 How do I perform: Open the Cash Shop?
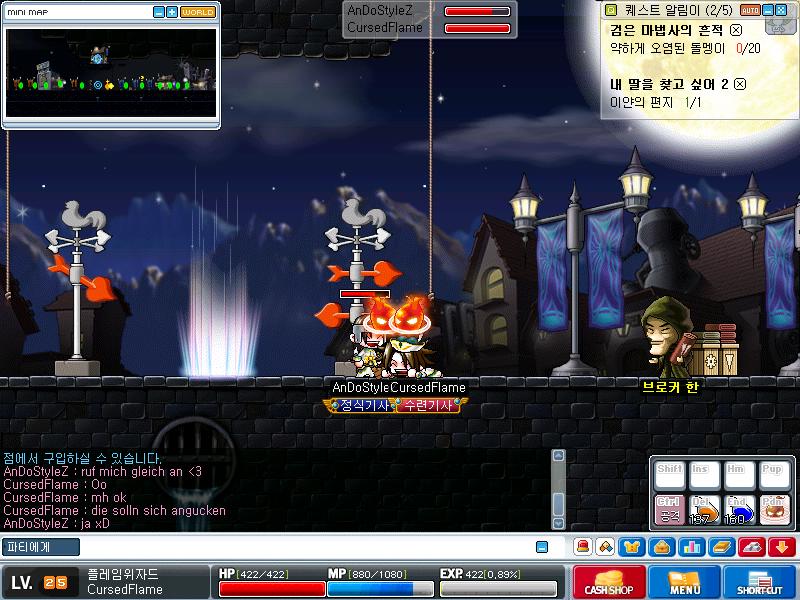click(610, 581)
